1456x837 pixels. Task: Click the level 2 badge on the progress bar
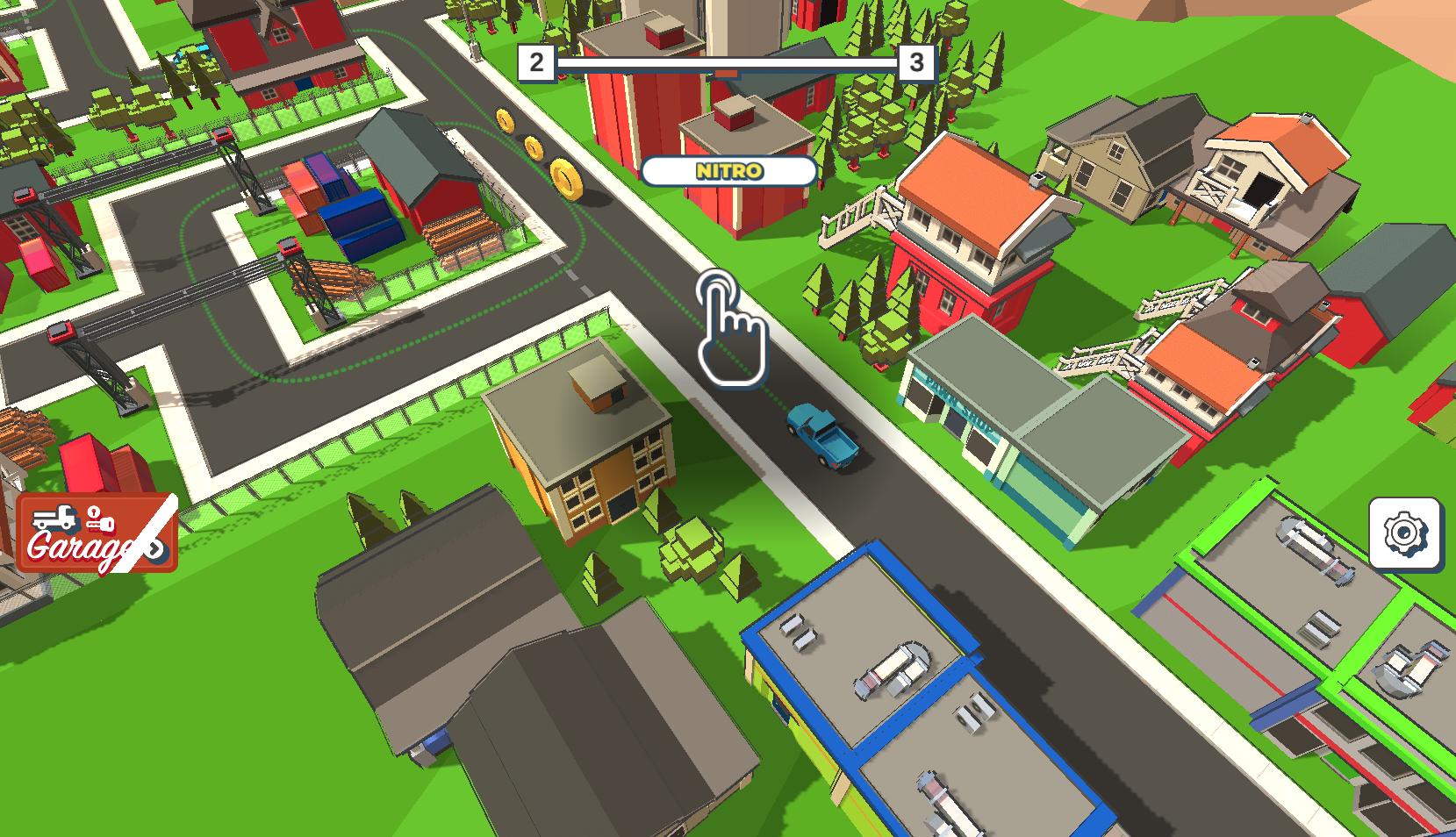[536, 61]
